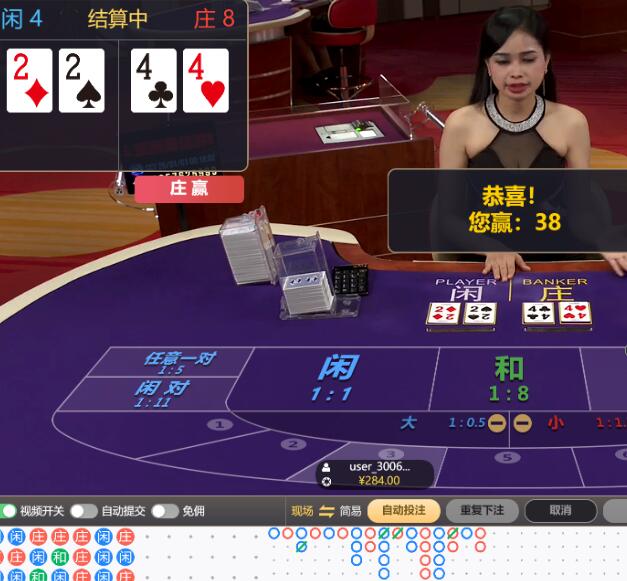
Task: Toggle the 视频开关 video switch
Action: [x=10, y=511]
